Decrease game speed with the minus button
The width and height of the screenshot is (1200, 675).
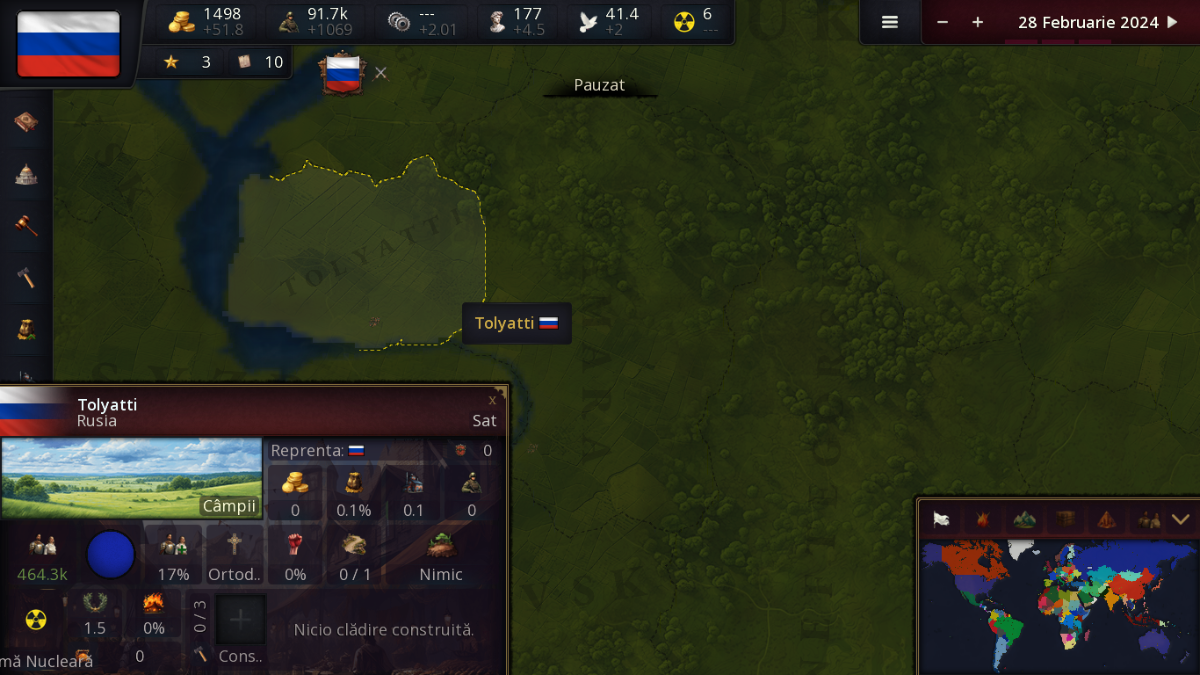pyautogui.click(x=942, y=22)
